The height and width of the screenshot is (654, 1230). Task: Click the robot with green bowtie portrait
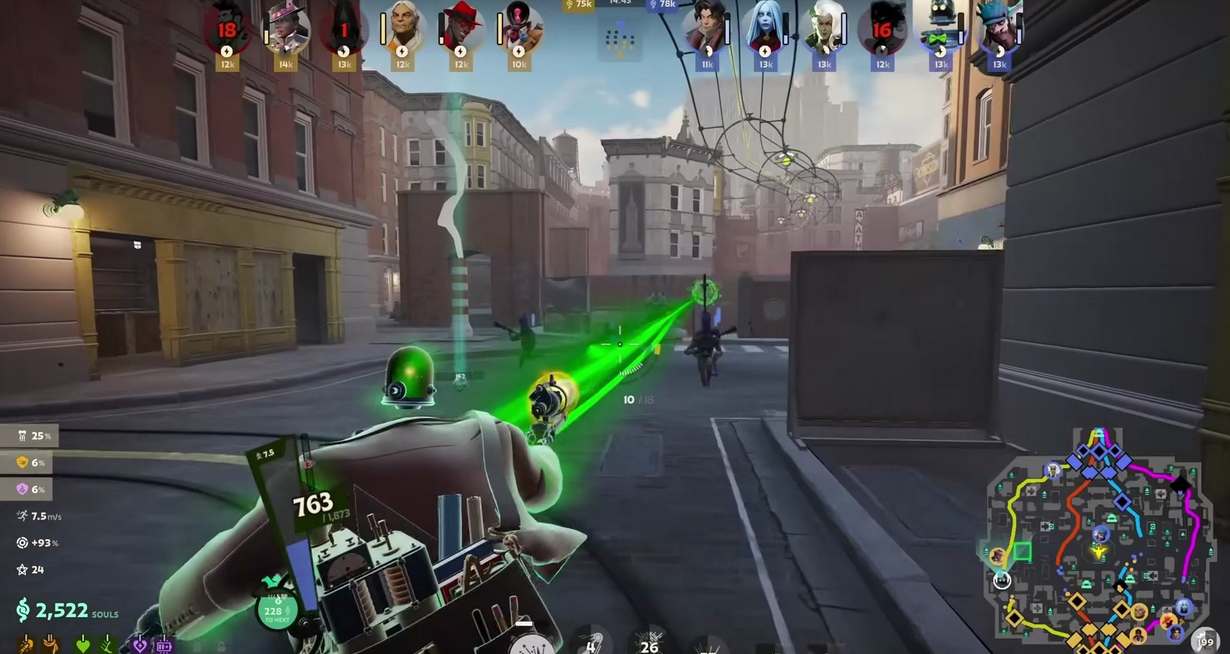(940, 27)
